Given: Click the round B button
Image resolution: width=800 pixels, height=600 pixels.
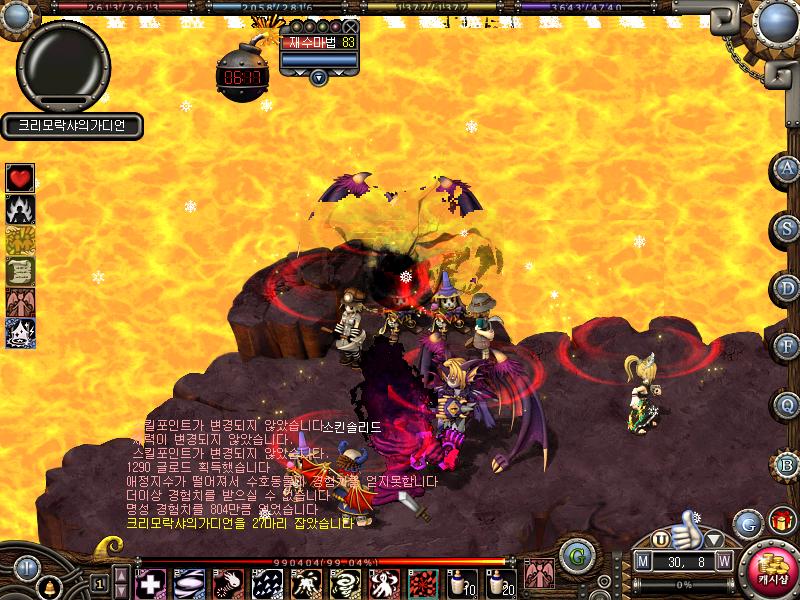Looking at the screenshot, I should pyautogui.click(x=787, y=464).
